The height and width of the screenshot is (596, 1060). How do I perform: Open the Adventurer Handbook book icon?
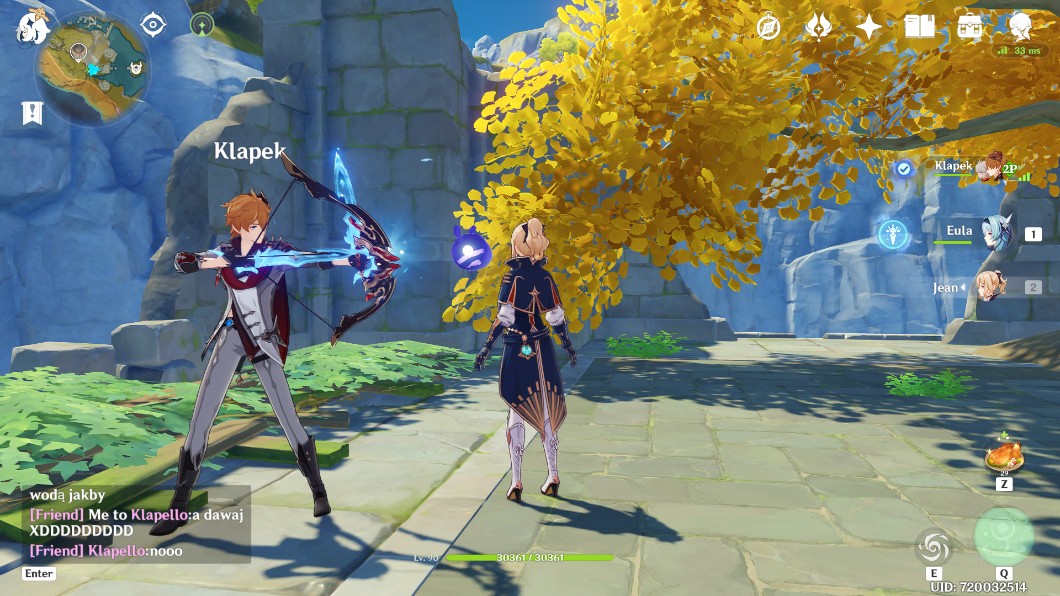[x=919, y=27]
